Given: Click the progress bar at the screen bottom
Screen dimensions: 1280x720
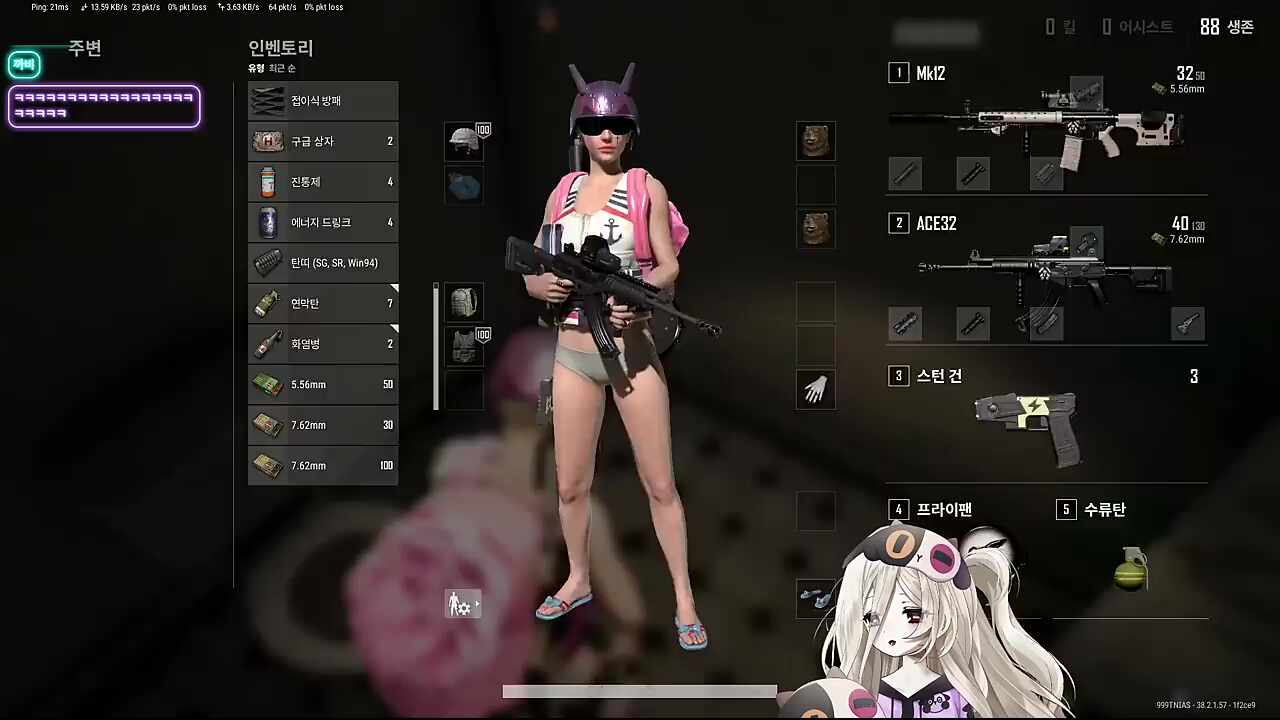Looking at the screenshot, I should pos(640,691).
